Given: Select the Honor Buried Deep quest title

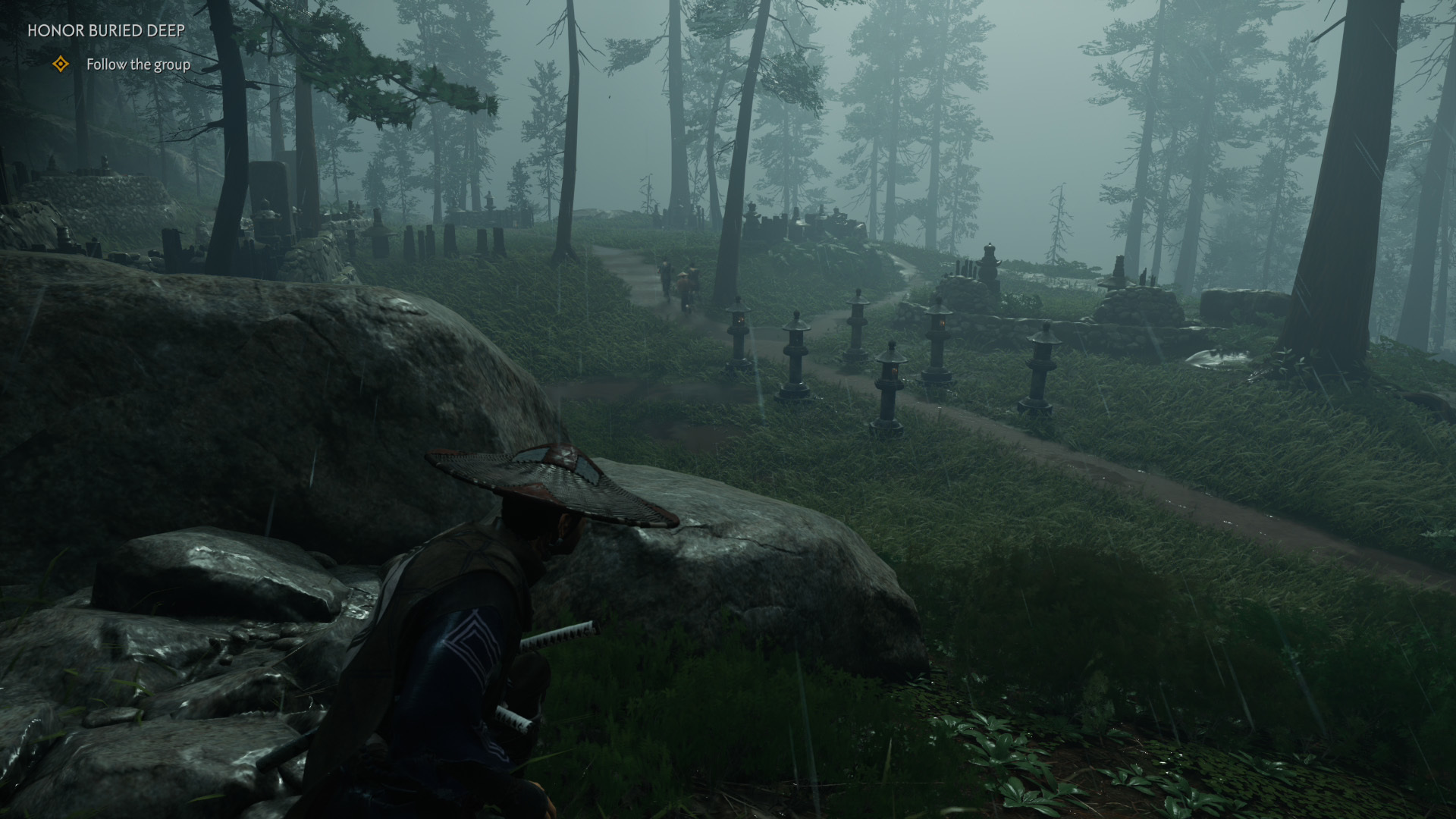Looking at the screenshot, I should click(x=106, y=31).
